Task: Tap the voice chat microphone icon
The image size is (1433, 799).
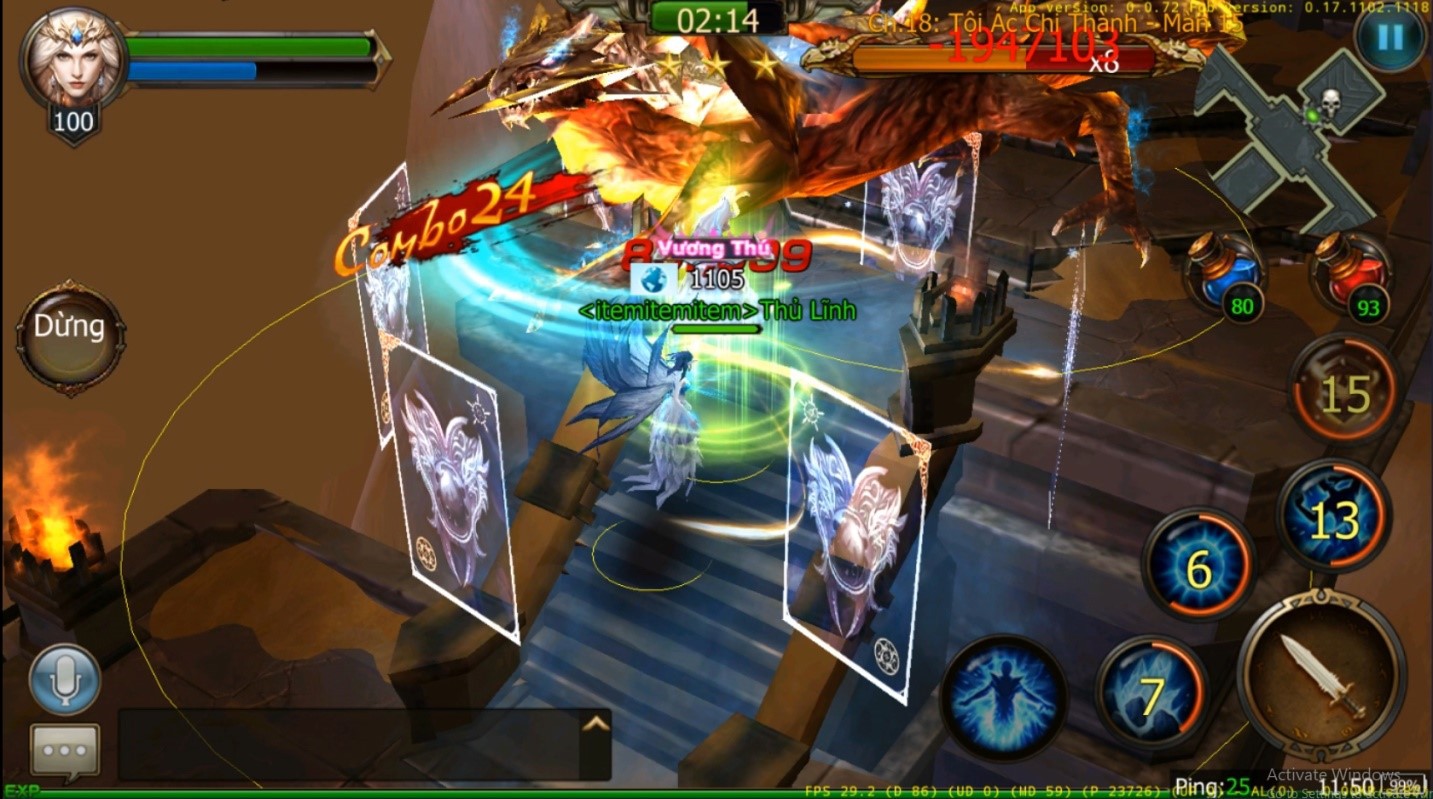Action: click(66, 679)
